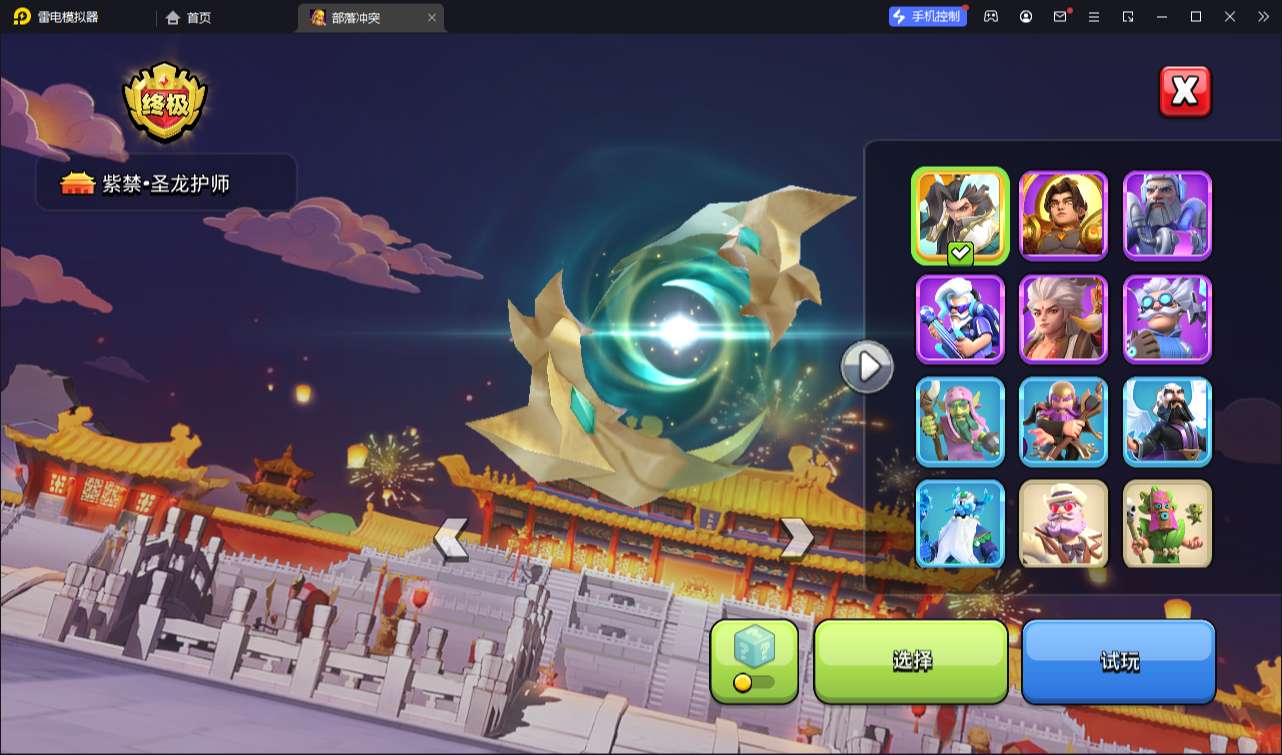1282x755 pixels.
Task: Pick the green-bearded pink hood skin
Action: (x=960, y=422)
